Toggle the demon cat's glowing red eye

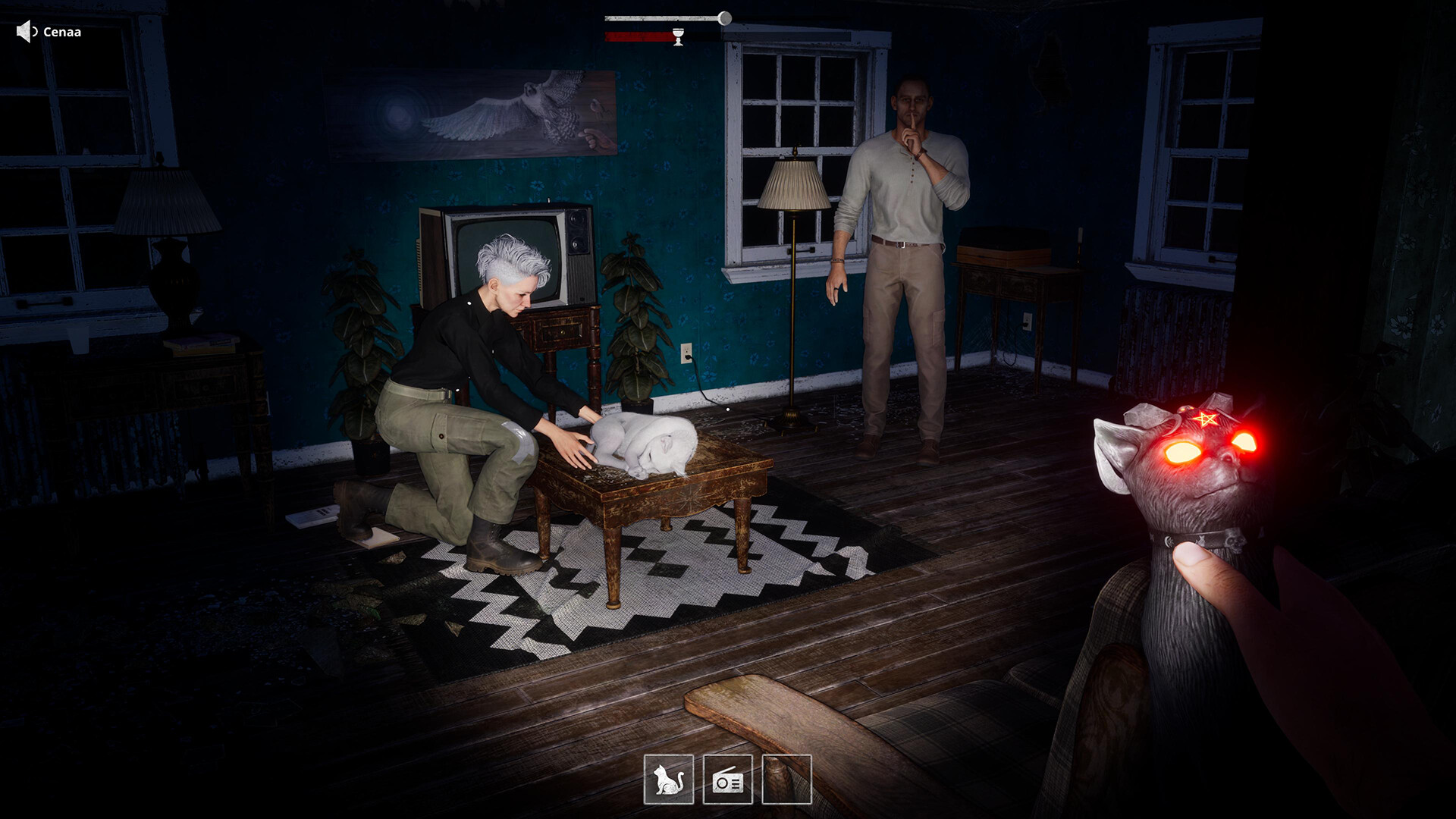click(1181, 450)
